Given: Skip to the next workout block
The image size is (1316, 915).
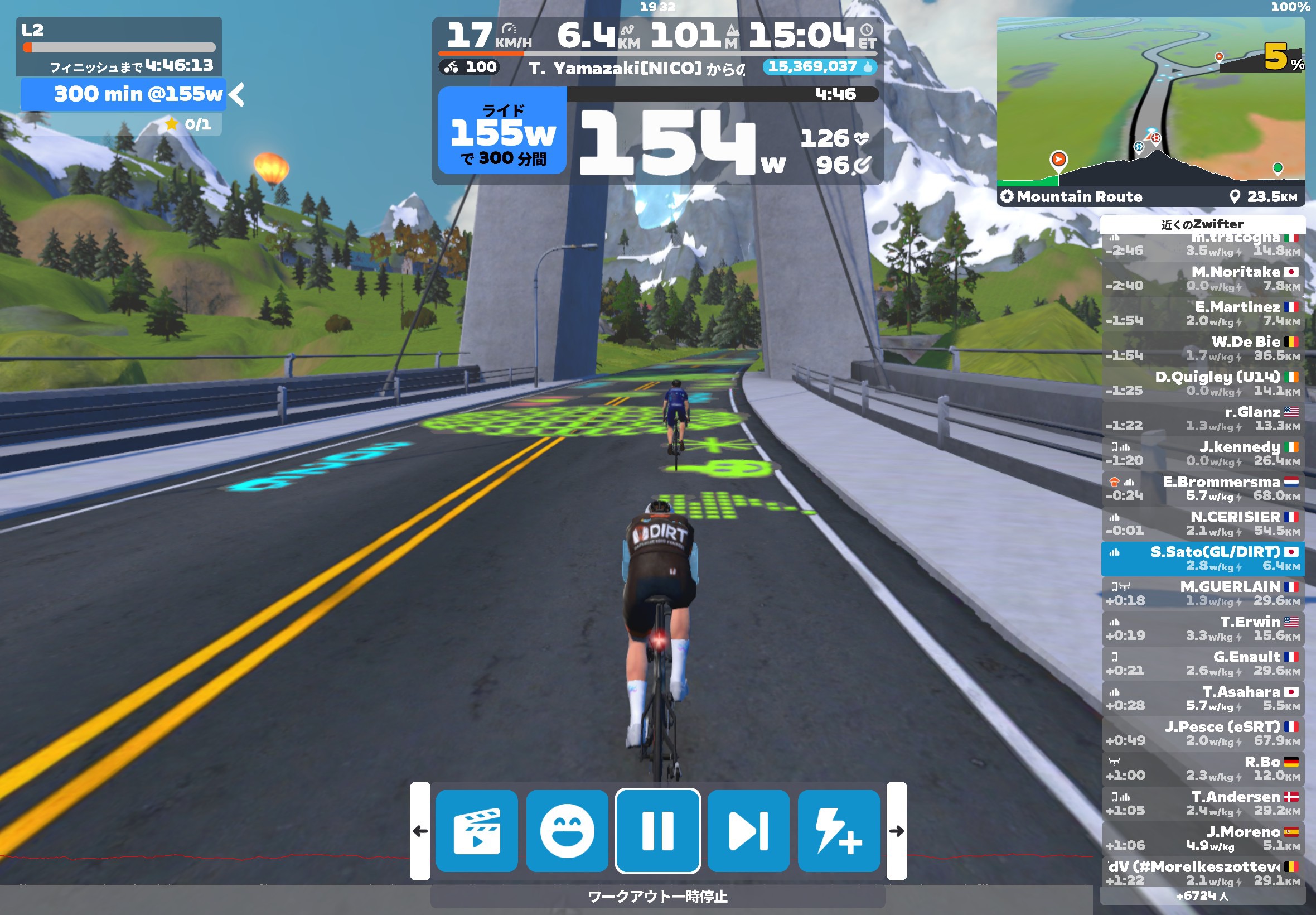Looking at the screenshot, I should [748, 830].
